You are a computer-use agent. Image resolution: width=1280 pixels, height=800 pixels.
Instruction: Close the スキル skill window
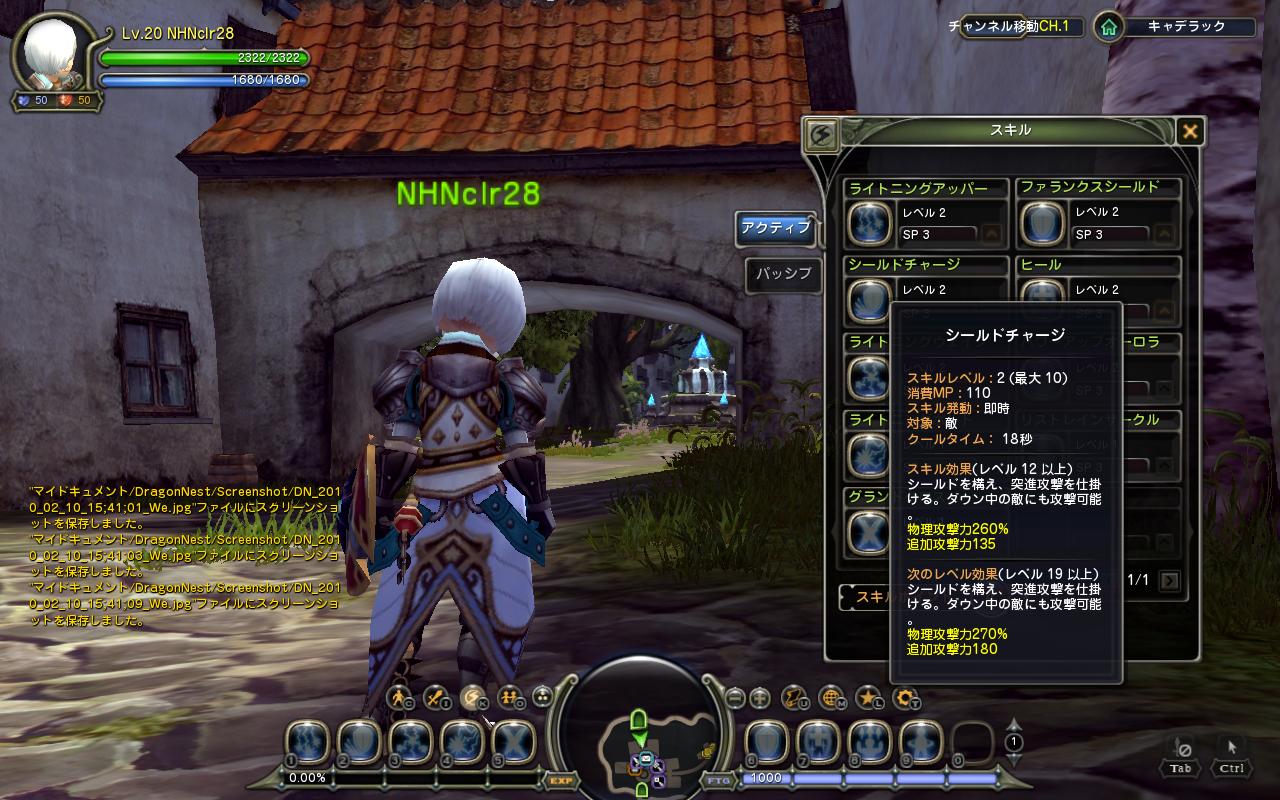coord(1189,131)
